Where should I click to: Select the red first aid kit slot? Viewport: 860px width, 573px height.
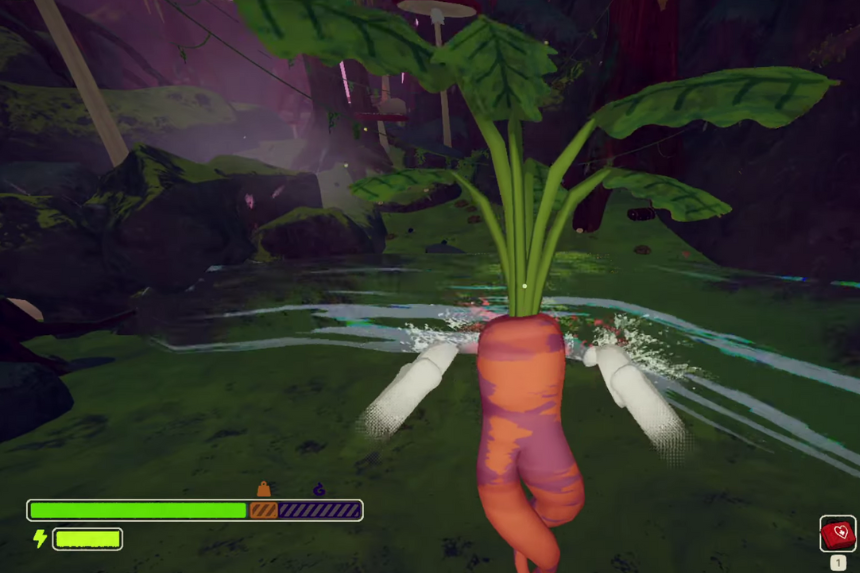tap(837, 533)
